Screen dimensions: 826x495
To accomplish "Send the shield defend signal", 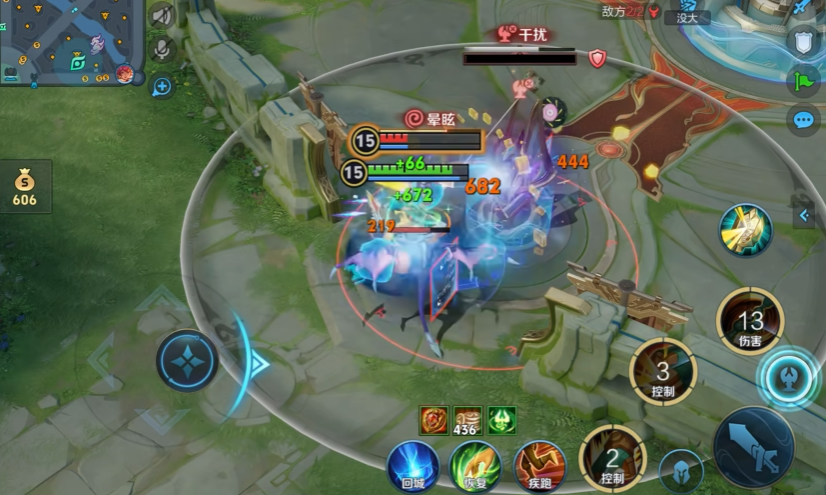I will click(804, 41).
